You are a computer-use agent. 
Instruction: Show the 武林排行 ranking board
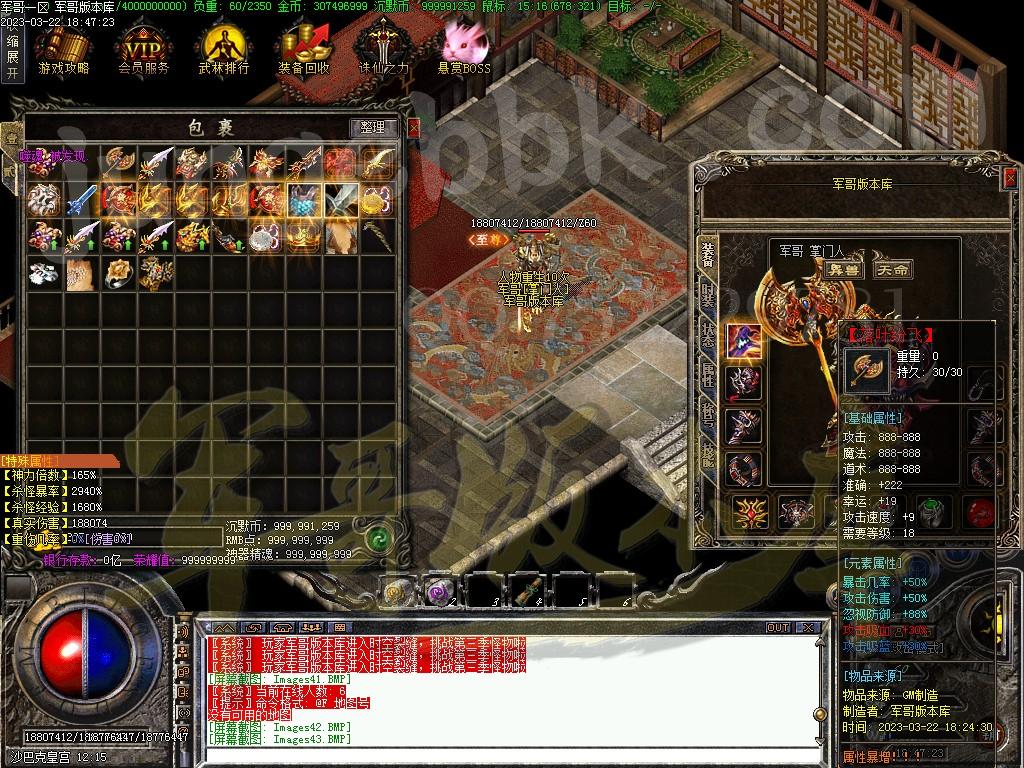pos(223,50)
